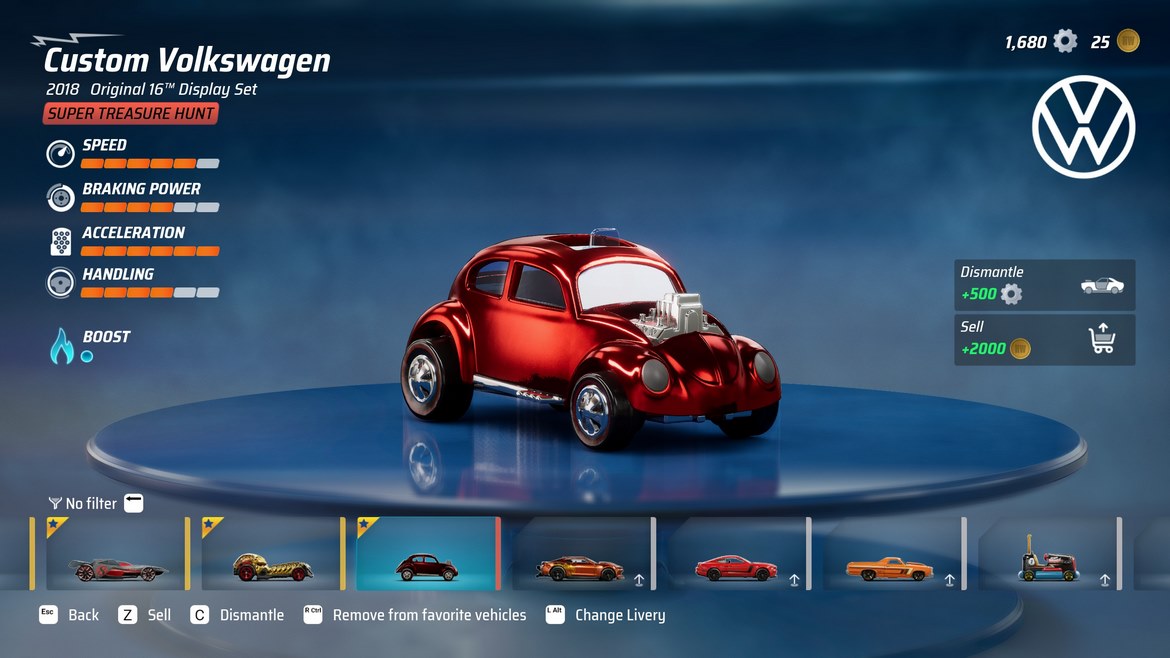Image resolution: width=1170 pixels, height=658 pixels.
Task: Pick the orange pickup truck thumbnail
Action: point(892,554)
